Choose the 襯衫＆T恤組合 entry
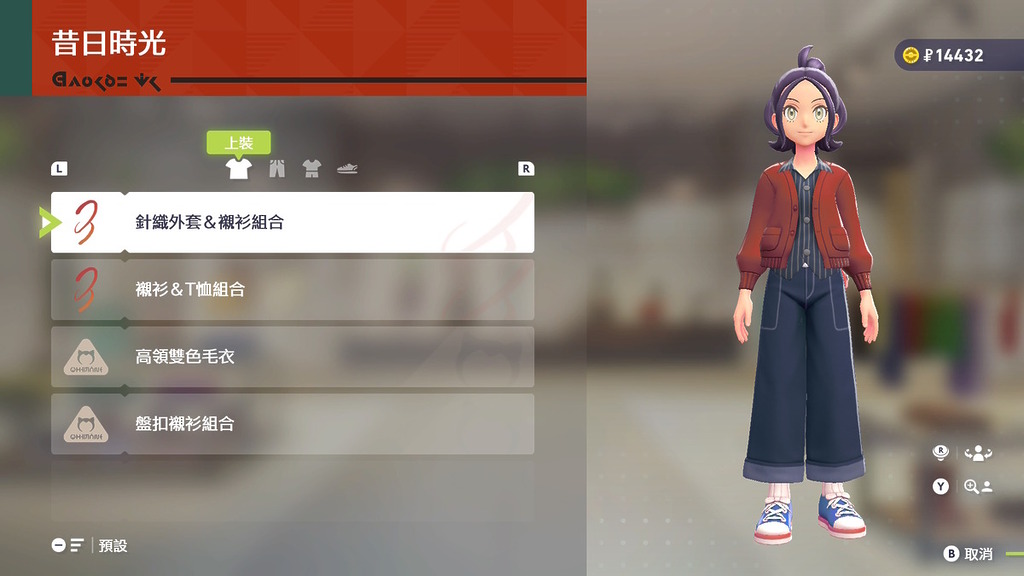1024x576 pixels. click(292, 289)
